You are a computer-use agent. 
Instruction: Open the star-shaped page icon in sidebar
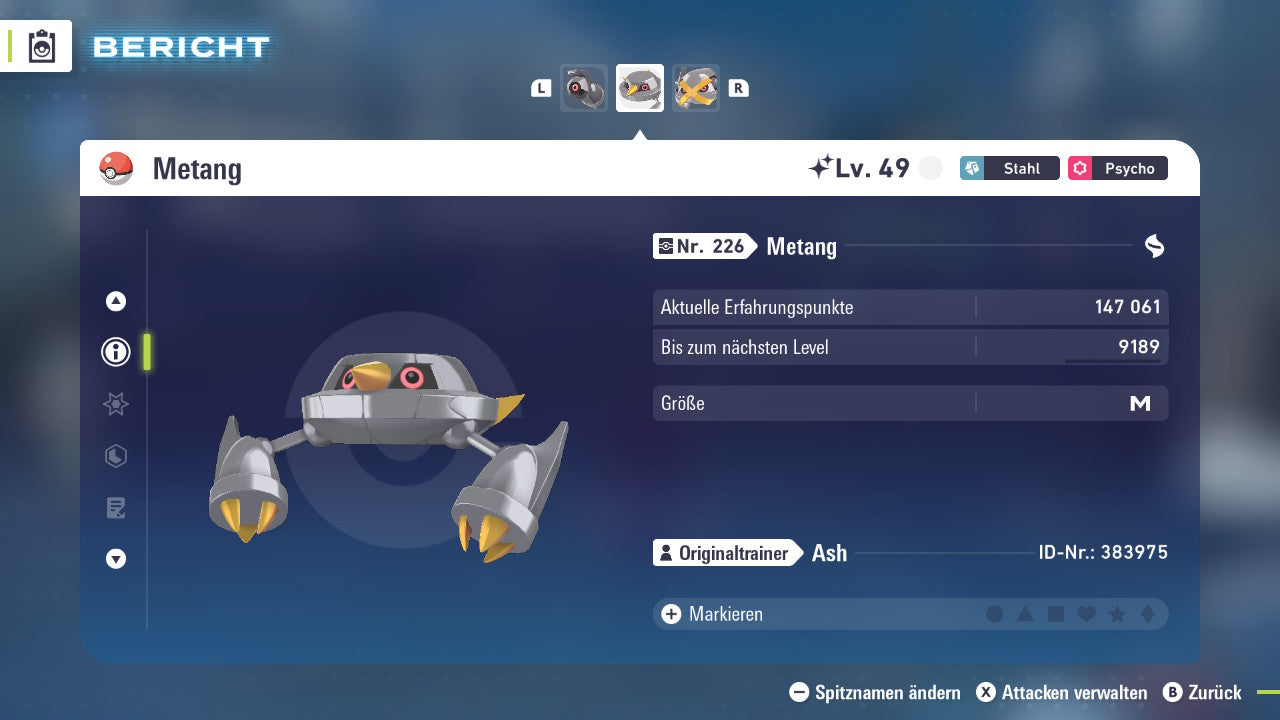(115, 404)
